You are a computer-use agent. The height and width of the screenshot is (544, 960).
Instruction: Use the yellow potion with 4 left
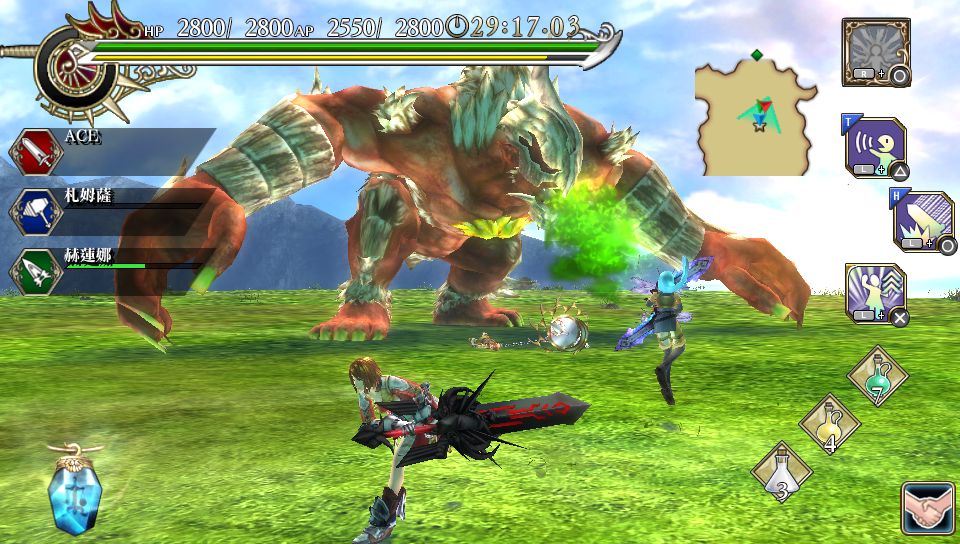[830, 424]
